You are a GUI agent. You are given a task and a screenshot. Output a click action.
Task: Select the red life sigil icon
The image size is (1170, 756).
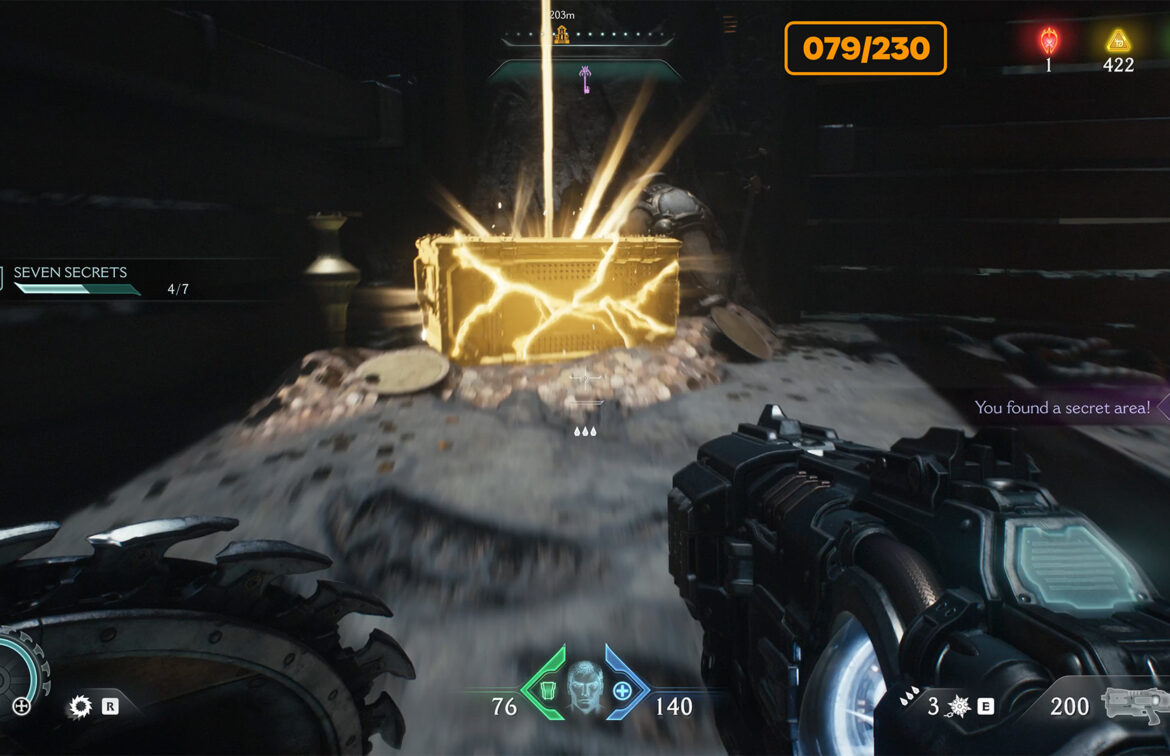pos(1048,41)
